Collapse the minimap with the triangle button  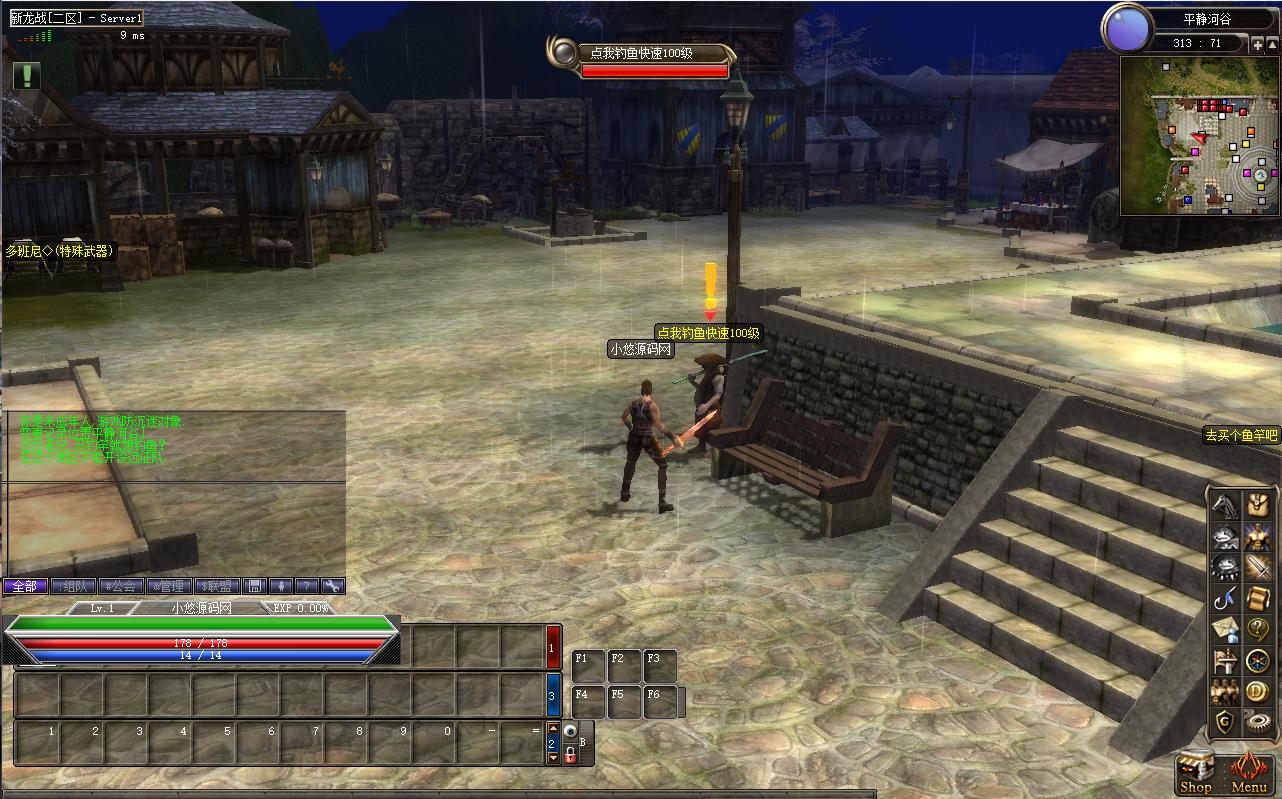(1272, 43)
